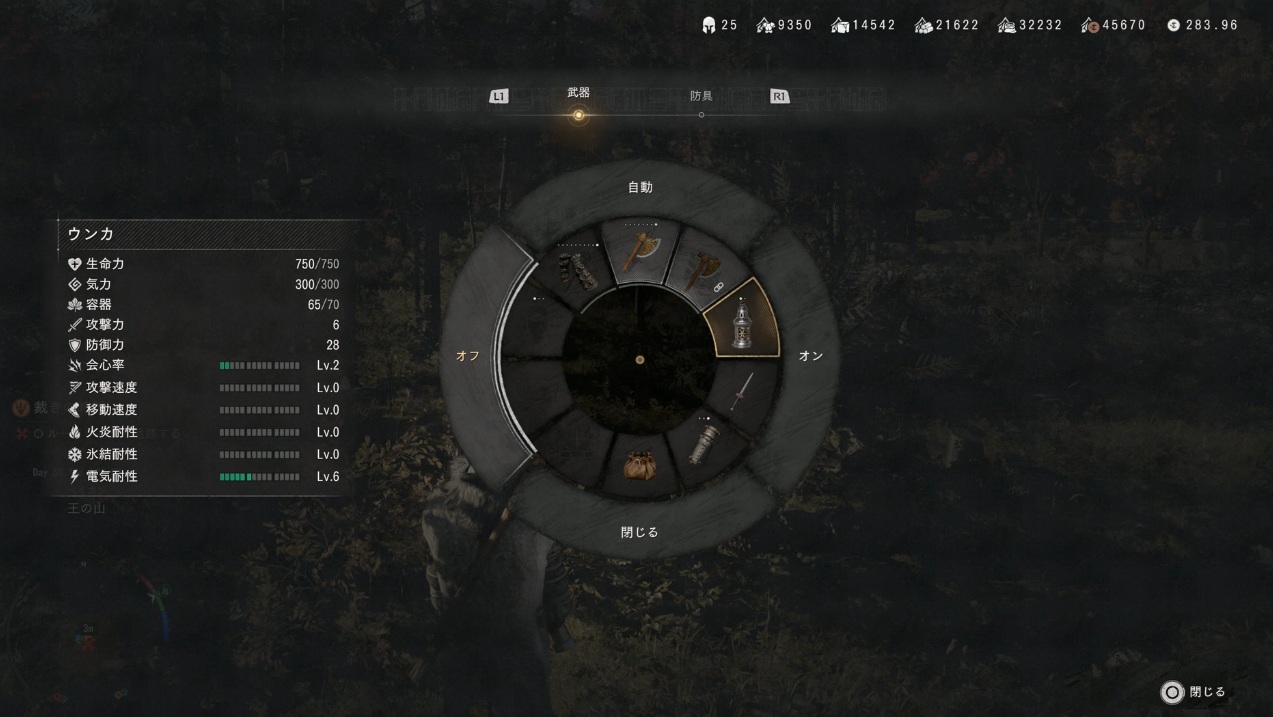Pick the large golden battle axe slot
The width and height of the screenshot is (1273, 717).
[x=639, y=253]
